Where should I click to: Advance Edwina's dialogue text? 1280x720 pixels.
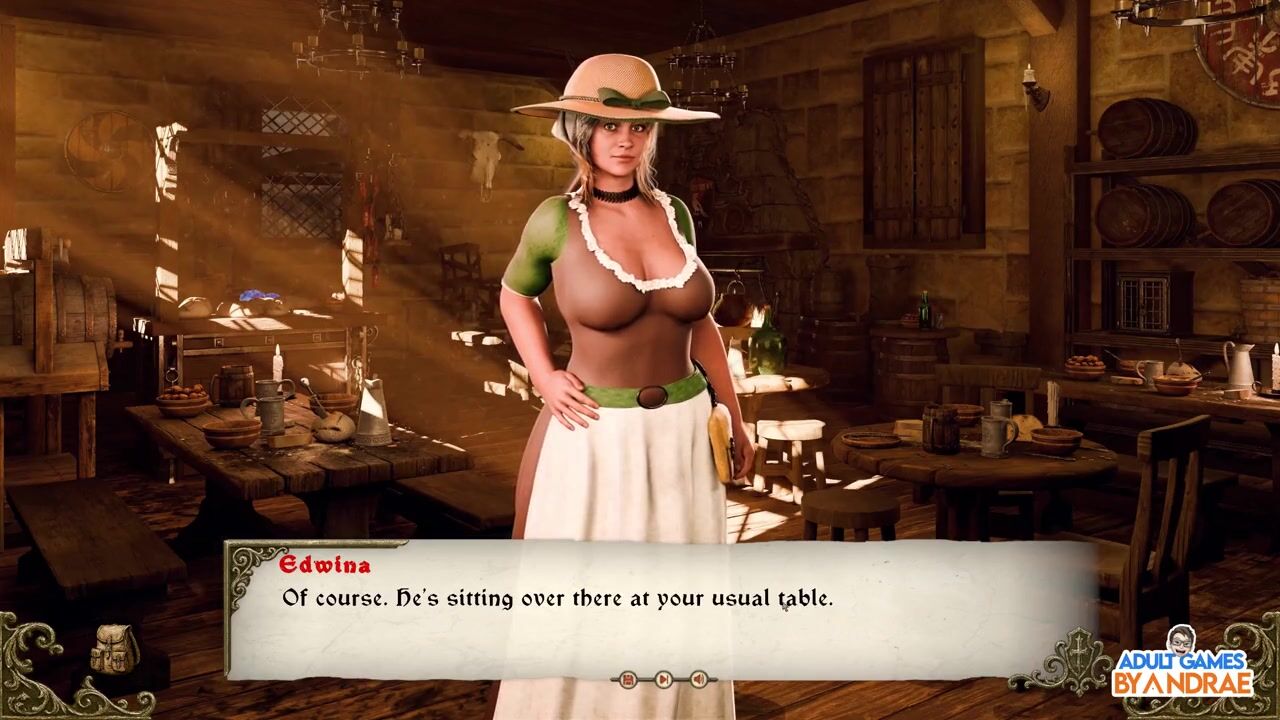660,610
